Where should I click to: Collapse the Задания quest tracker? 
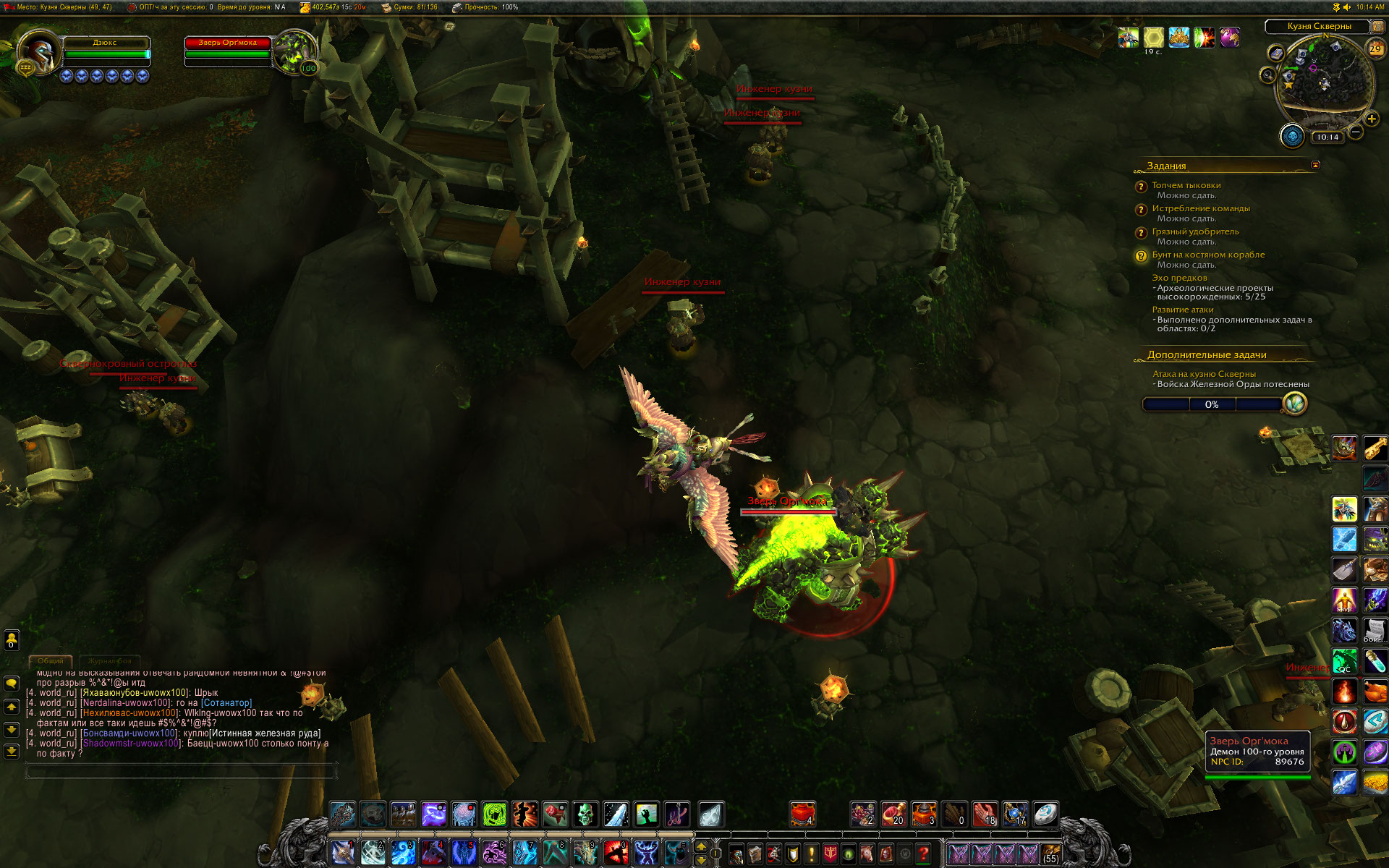(x=1315, y=165)
